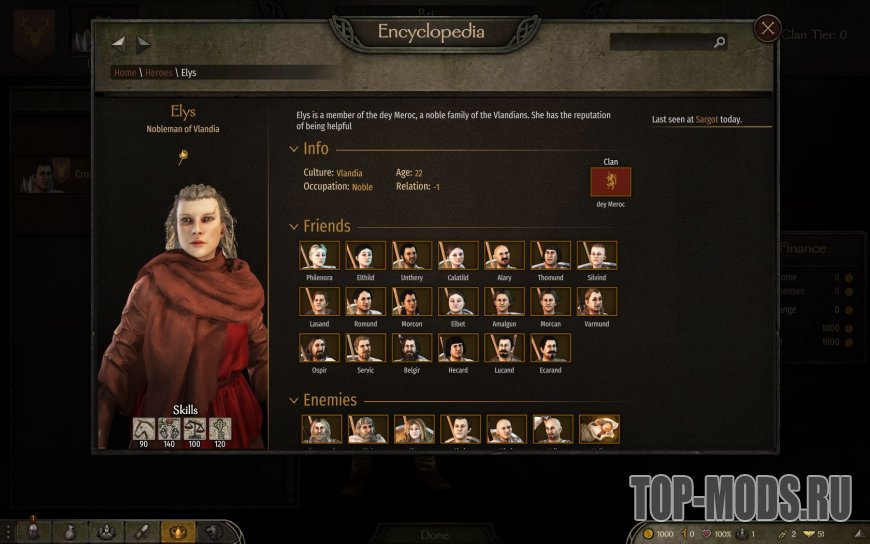Click the Done button
This screenshot has width=870, height=544.
[x=434, y=535]
